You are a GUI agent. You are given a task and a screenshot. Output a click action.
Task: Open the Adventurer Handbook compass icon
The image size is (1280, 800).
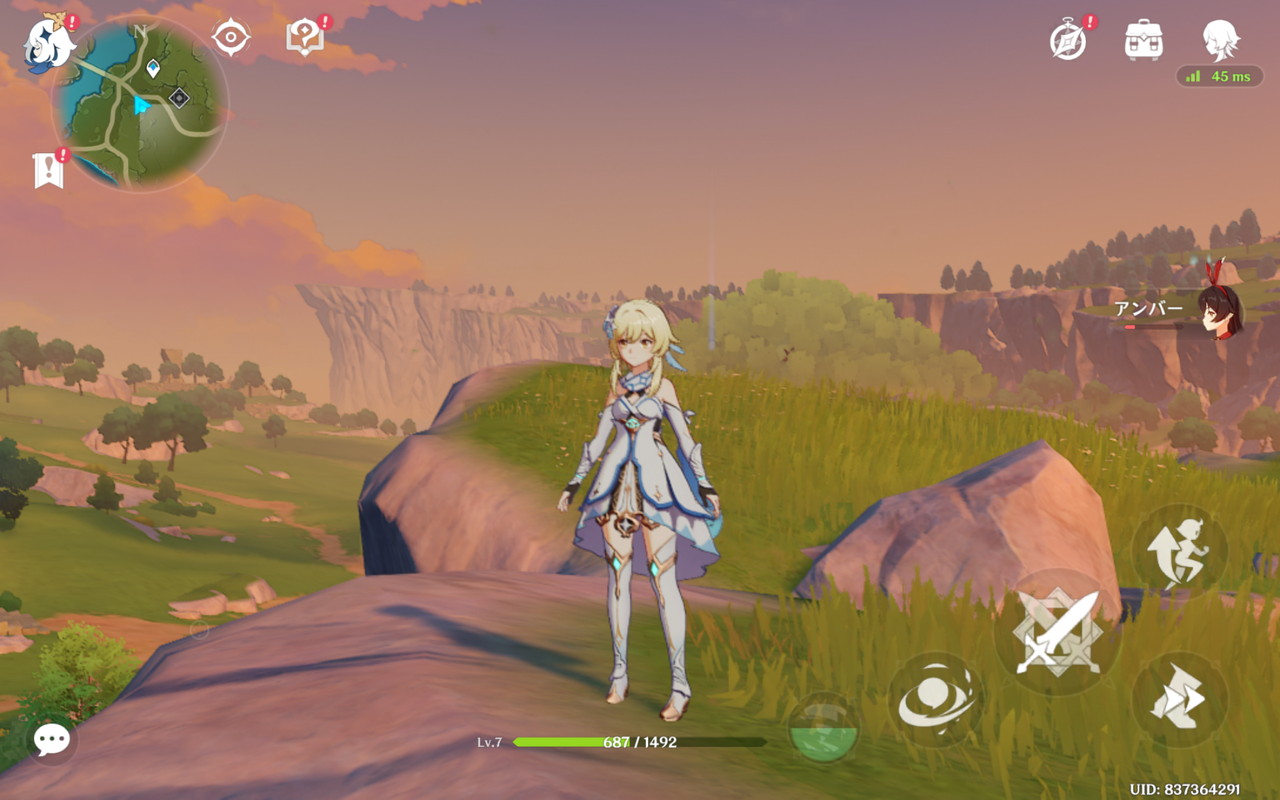(1068, 41)
